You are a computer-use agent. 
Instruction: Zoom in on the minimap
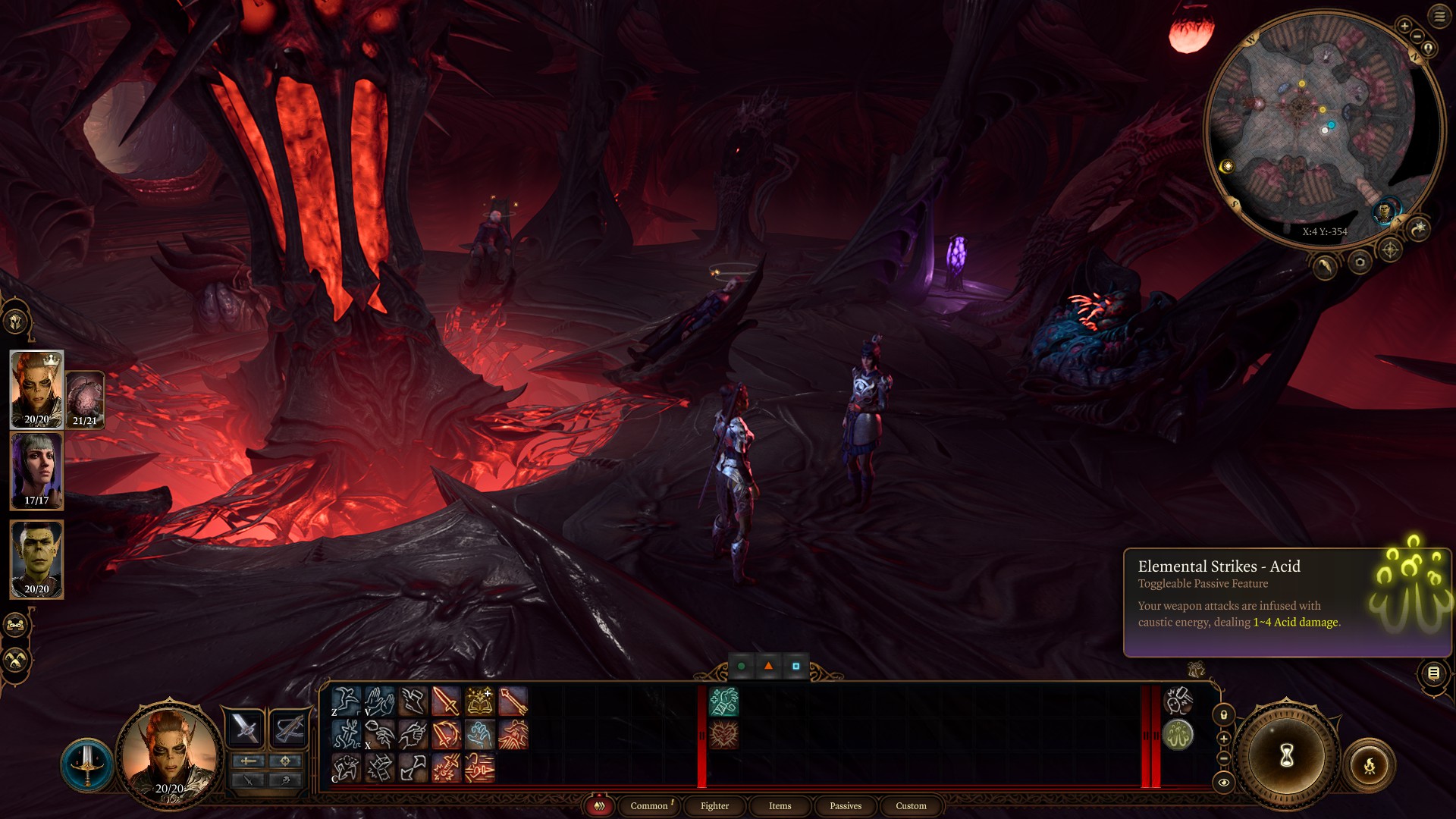pyautogui.click(x=1404, y=26)
